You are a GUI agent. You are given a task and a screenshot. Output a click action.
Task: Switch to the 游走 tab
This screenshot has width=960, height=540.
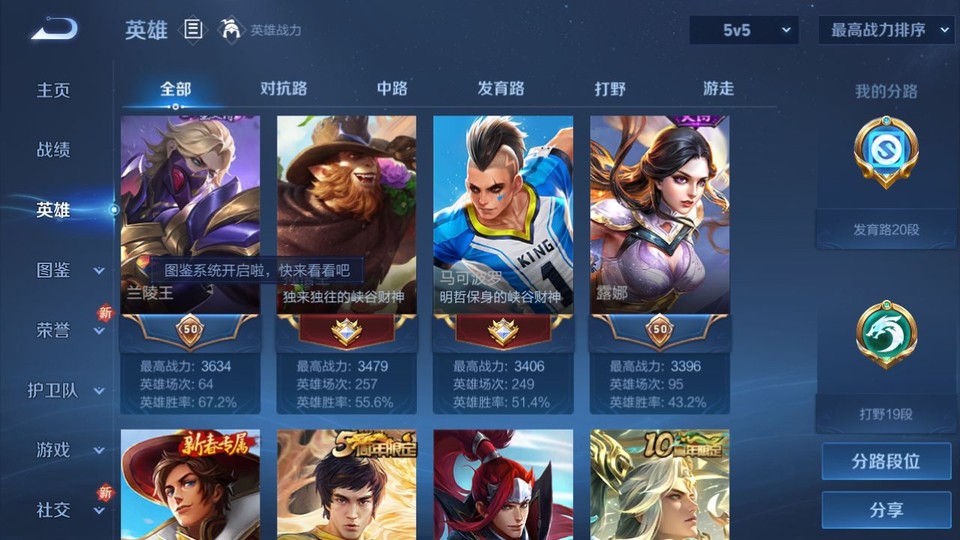(x=718, y=88)
